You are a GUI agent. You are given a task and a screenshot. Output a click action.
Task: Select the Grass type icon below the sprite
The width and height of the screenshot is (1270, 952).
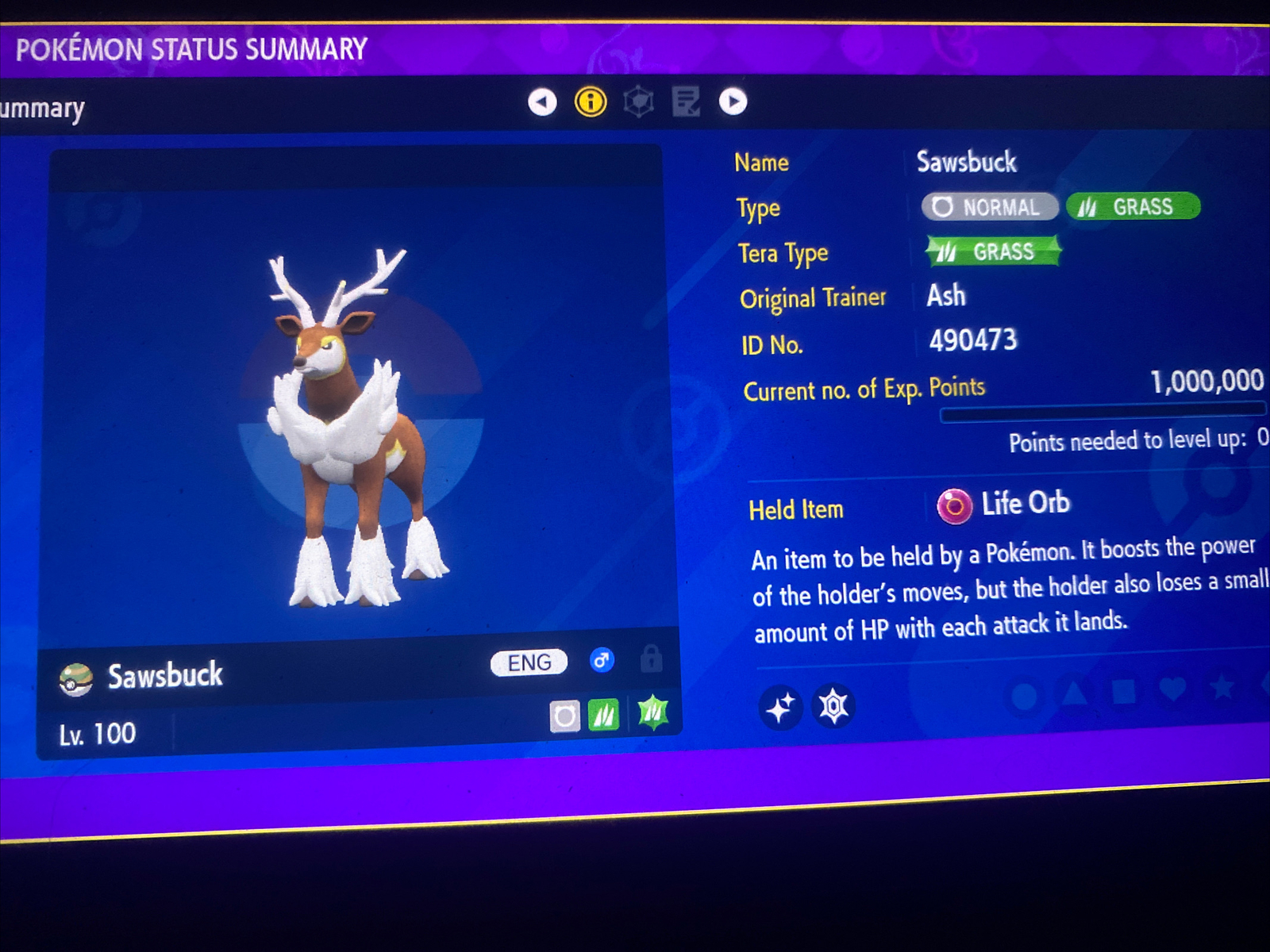pos(605,716)
